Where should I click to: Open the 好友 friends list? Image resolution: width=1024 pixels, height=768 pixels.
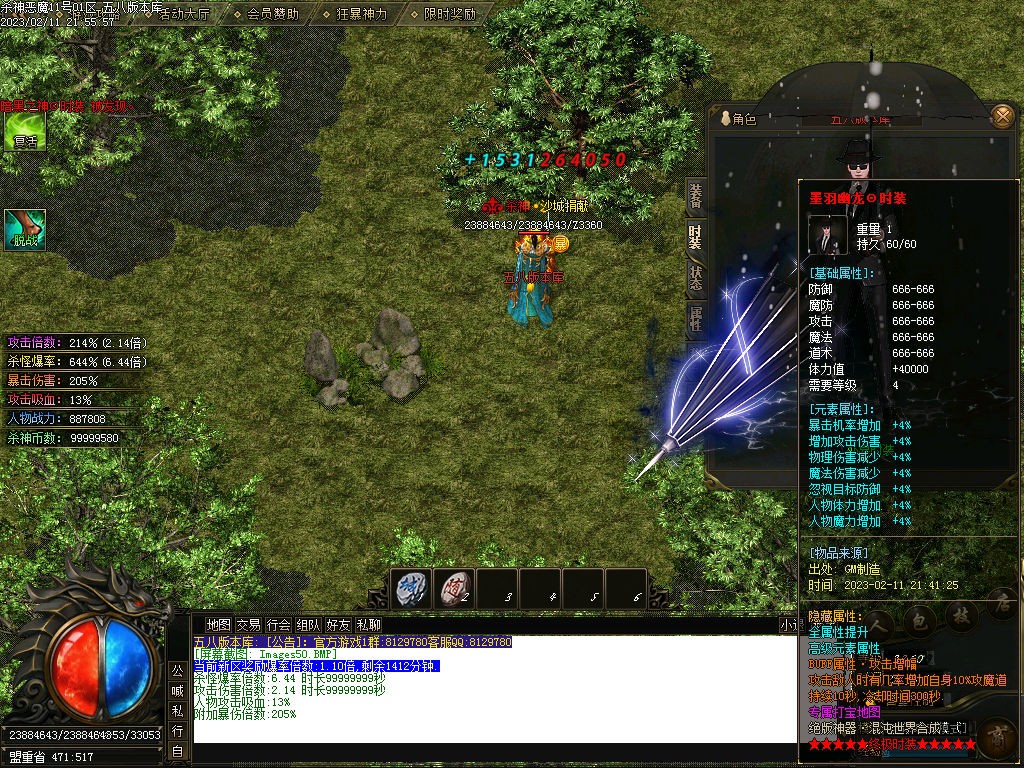[338, 624]
